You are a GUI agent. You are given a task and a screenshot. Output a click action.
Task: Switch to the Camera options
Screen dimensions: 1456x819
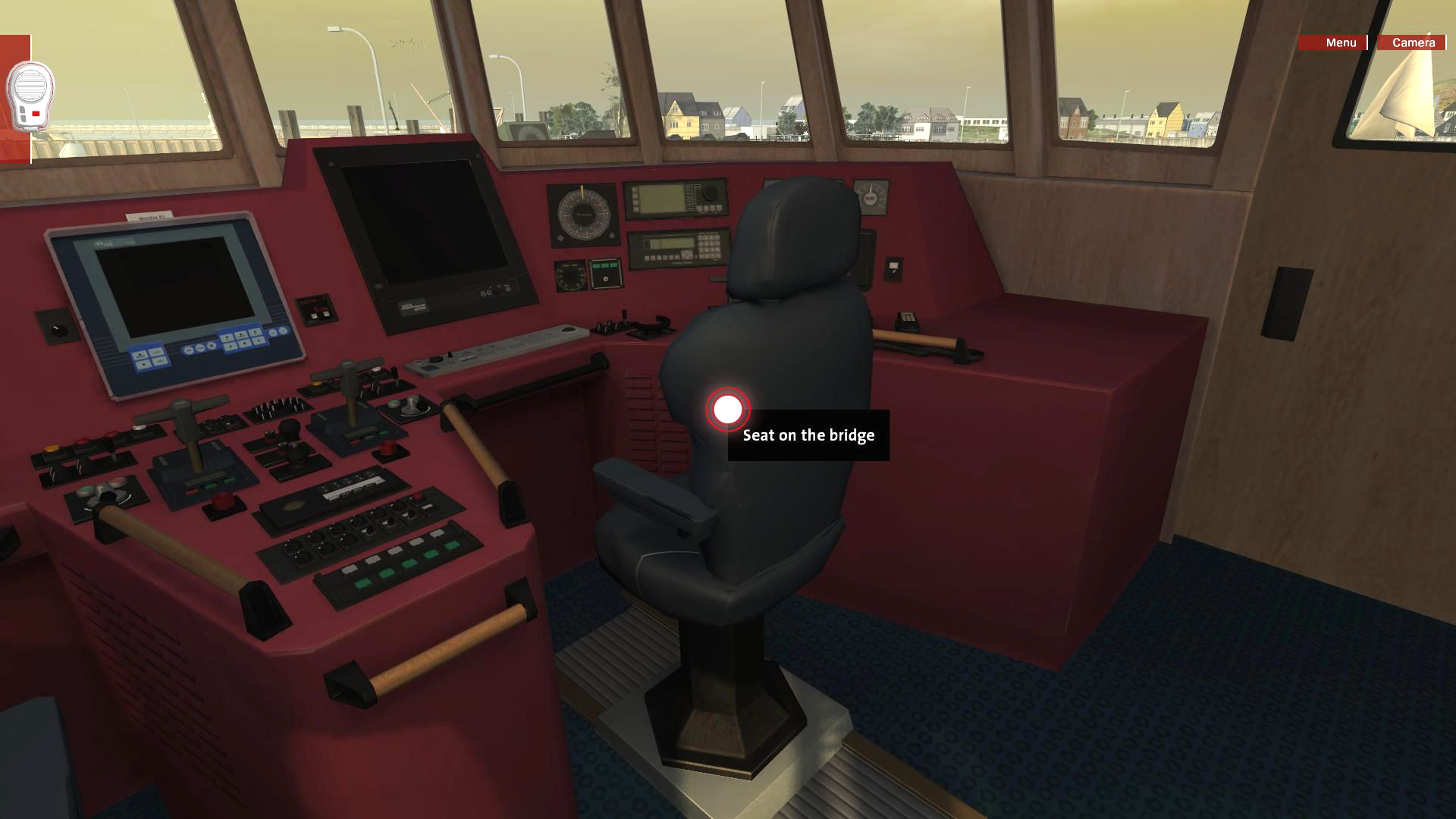coord(1411,43)
